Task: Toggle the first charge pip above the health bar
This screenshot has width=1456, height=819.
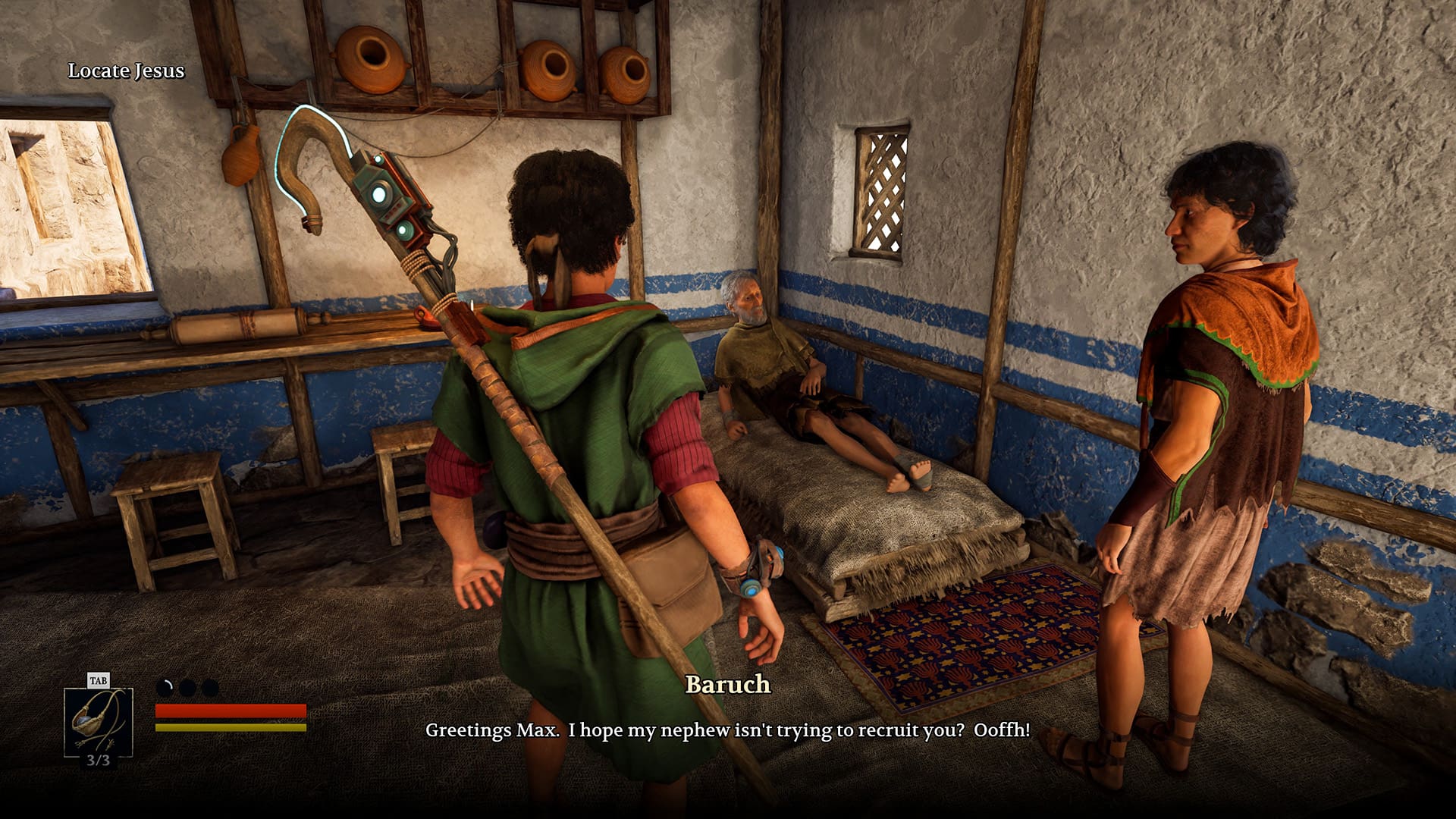Action: 164,686
